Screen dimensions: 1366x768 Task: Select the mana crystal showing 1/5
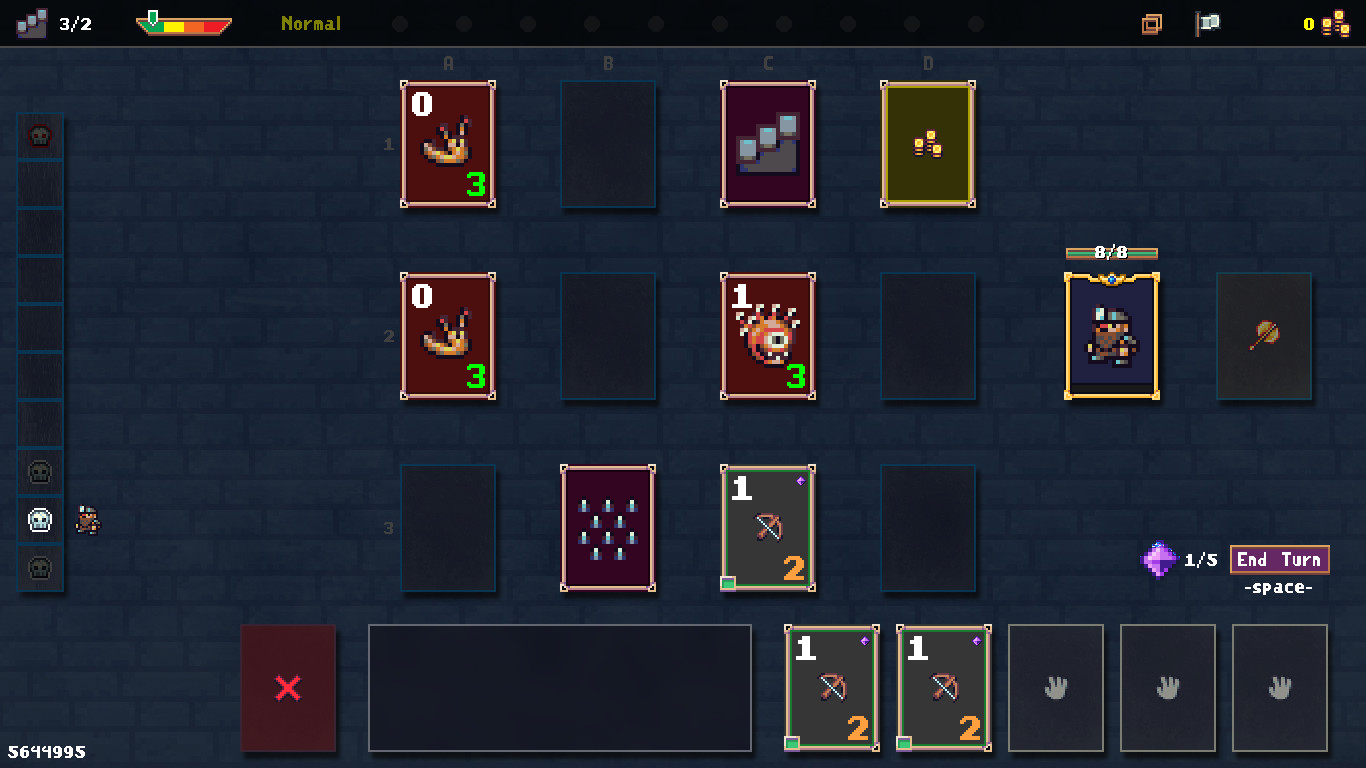click(x=1159, y=560)
